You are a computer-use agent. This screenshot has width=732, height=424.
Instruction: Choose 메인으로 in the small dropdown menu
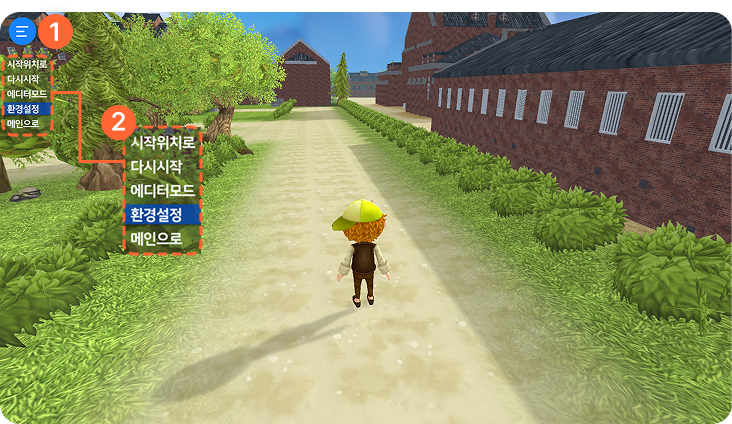pyautogui.click(x=24, y=123)
